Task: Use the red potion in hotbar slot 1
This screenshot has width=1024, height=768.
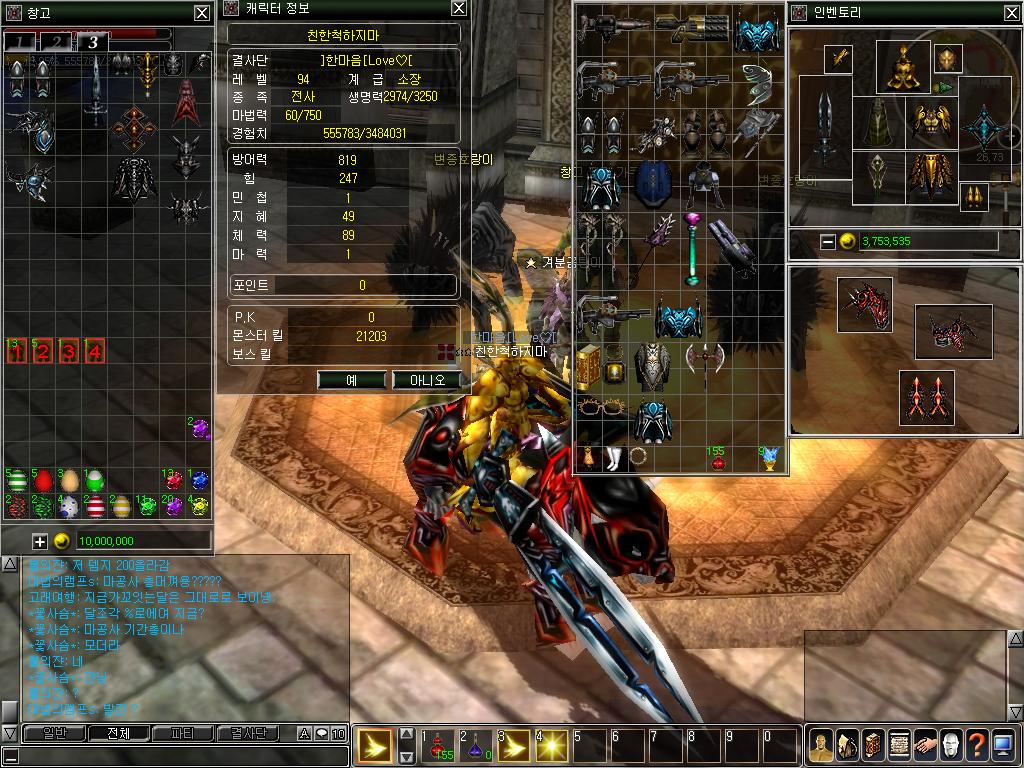Action: (x=439, y=746)
